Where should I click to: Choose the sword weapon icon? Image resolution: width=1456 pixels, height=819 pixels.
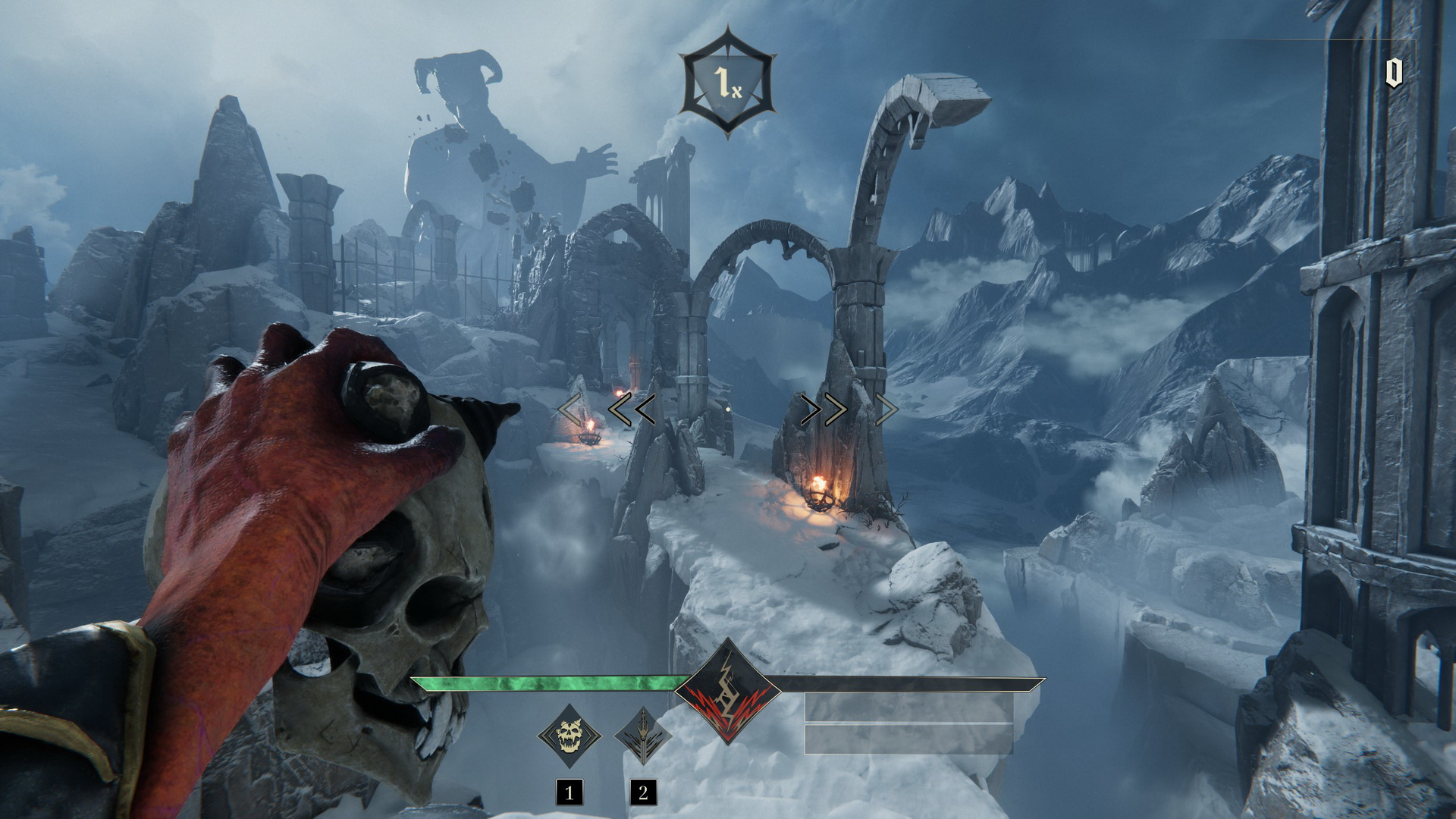[x=642, y=736]
